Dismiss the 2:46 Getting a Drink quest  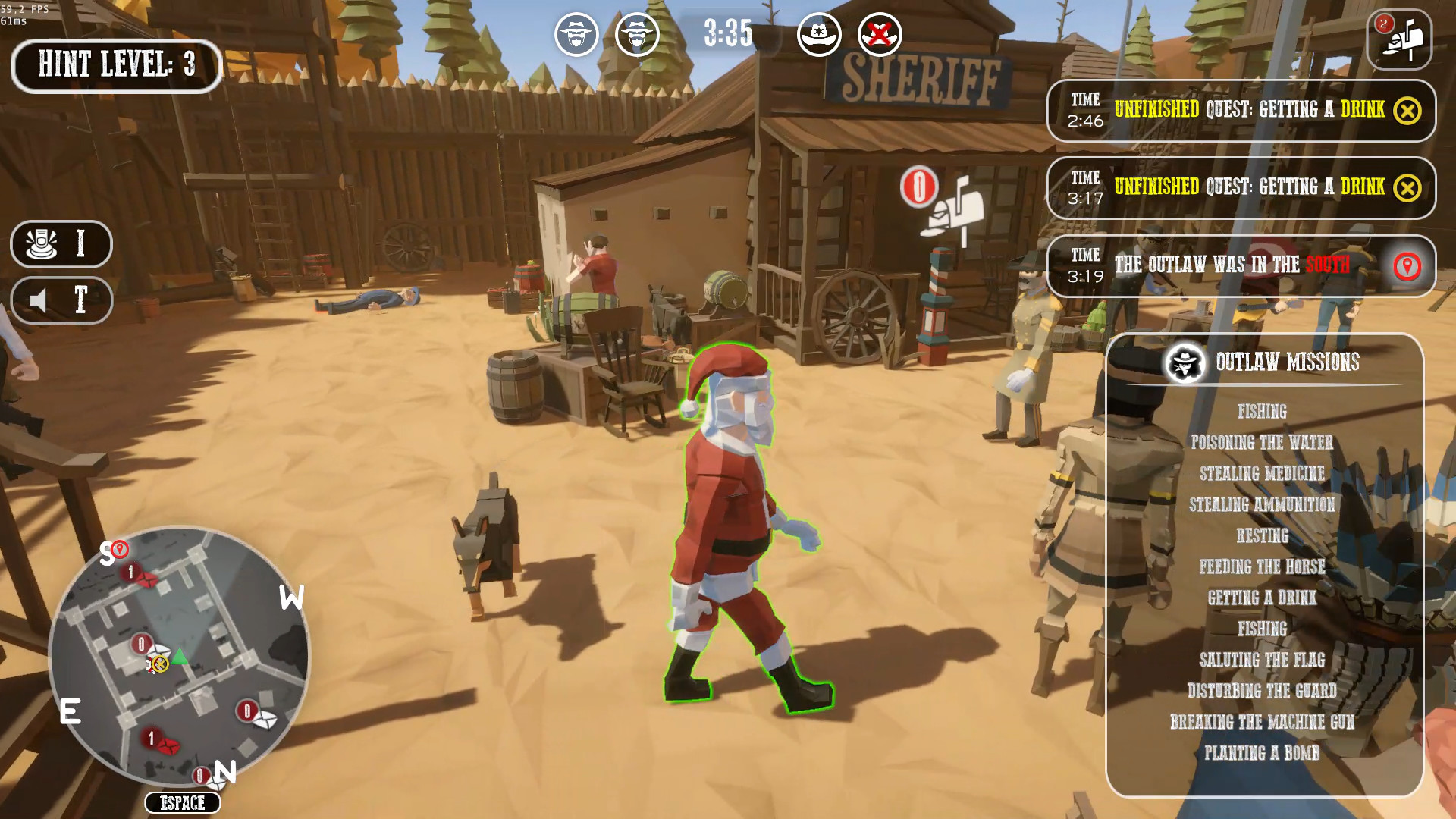(x=1408, y=111)
